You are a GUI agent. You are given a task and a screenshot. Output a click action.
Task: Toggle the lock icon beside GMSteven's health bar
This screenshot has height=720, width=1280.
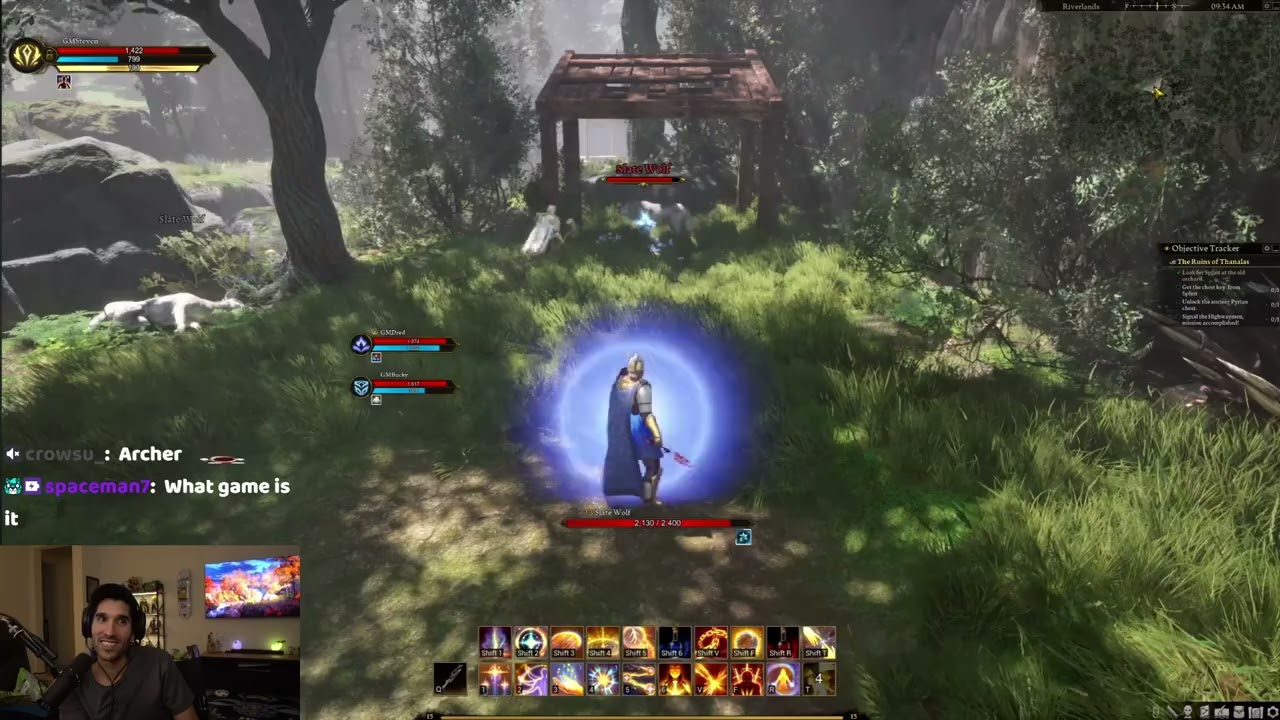coord(50,52)
